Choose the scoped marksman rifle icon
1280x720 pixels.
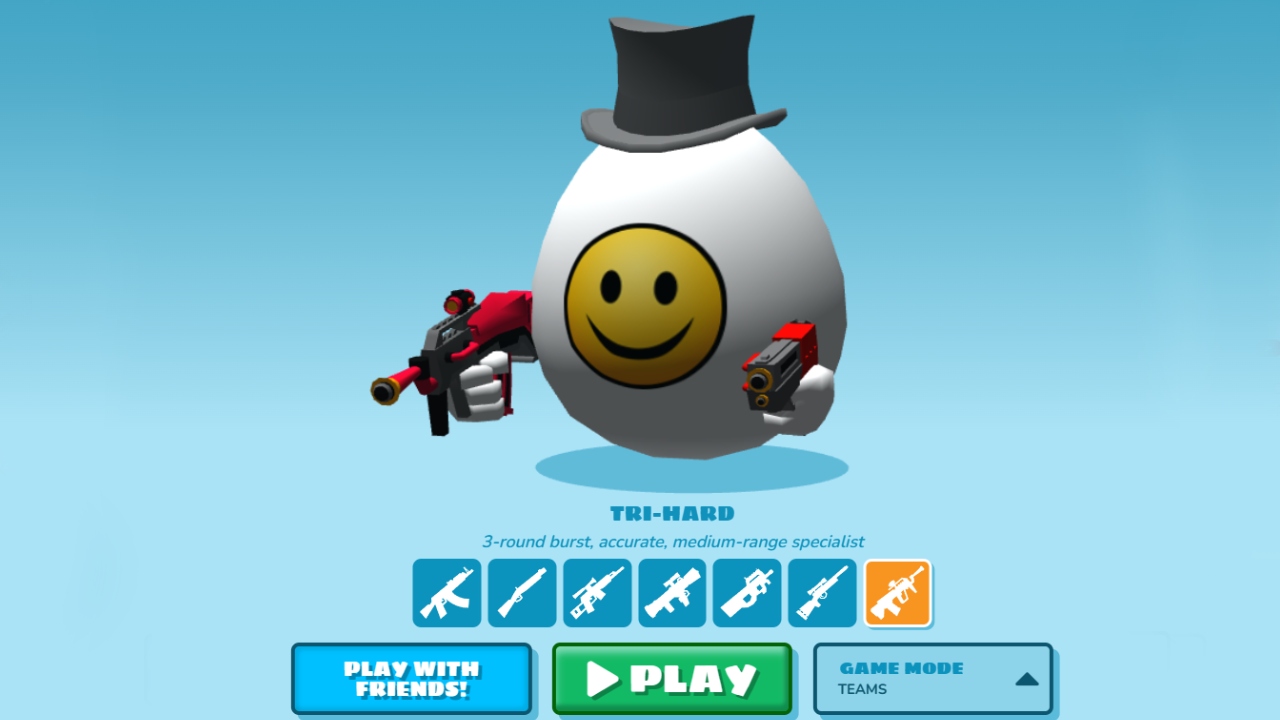[x=596, y=592]
